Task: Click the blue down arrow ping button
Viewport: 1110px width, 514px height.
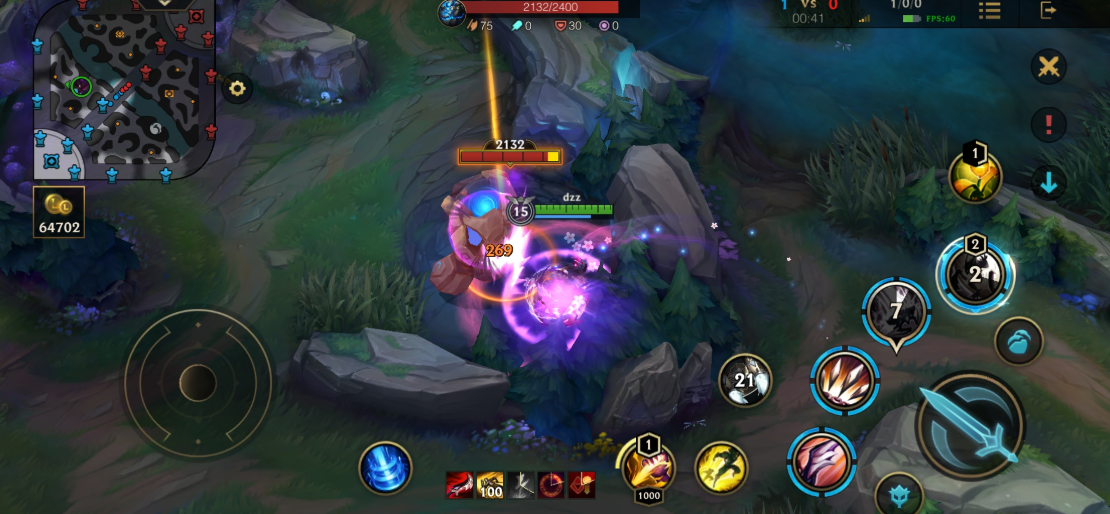Action: click(x=1049, y=183)
